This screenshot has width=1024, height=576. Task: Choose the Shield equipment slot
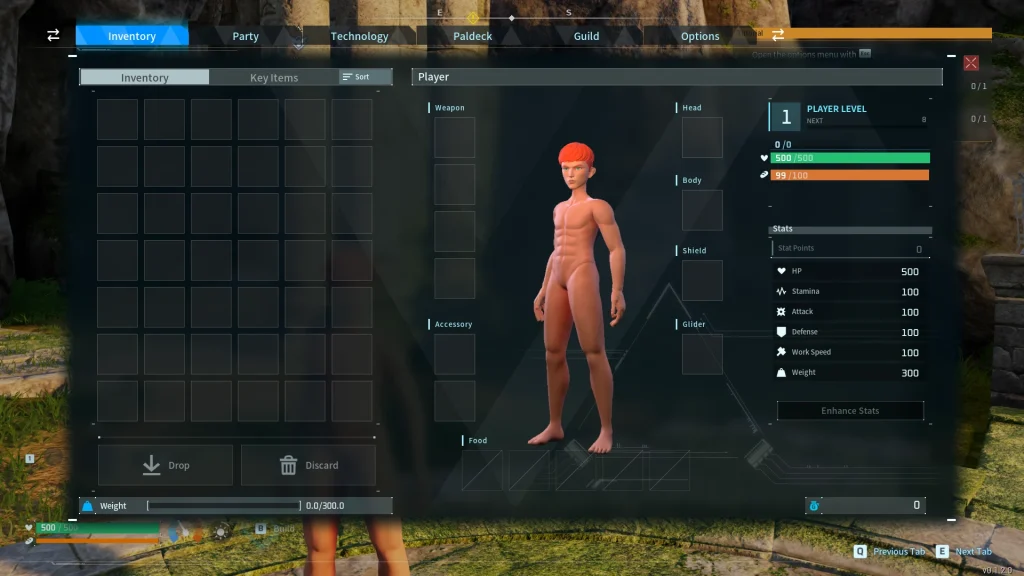tap(702, 281)
